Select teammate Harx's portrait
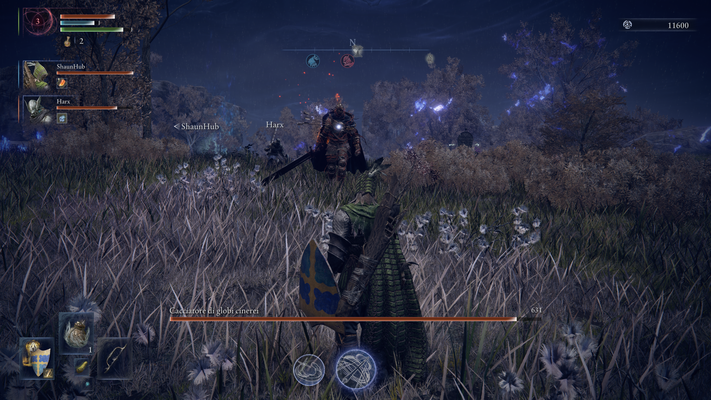The width and height of the screenshot is (711, 400). pyautogui.click(x=38, y=108)
